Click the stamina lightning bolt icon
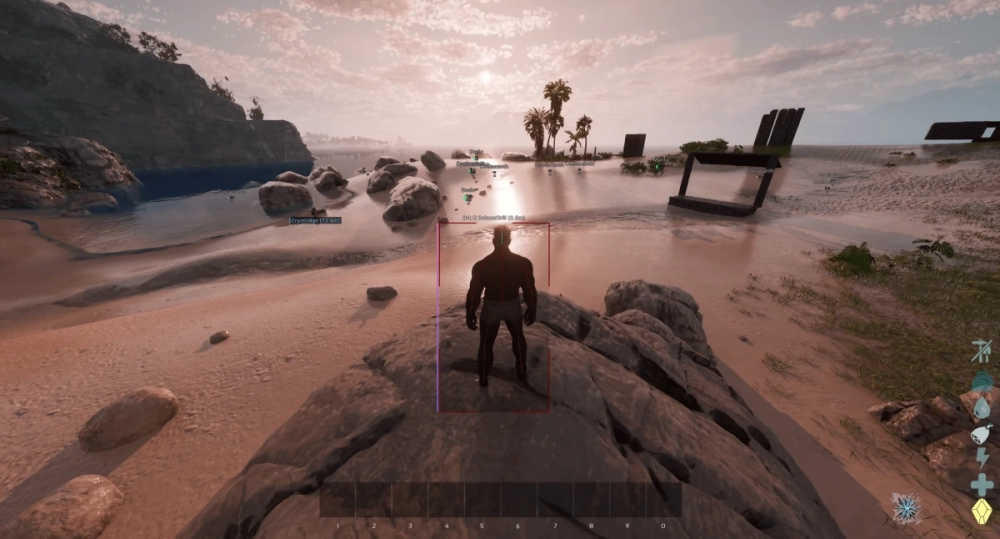Screen dimensions: 1000x539 [x=981, y=459]
